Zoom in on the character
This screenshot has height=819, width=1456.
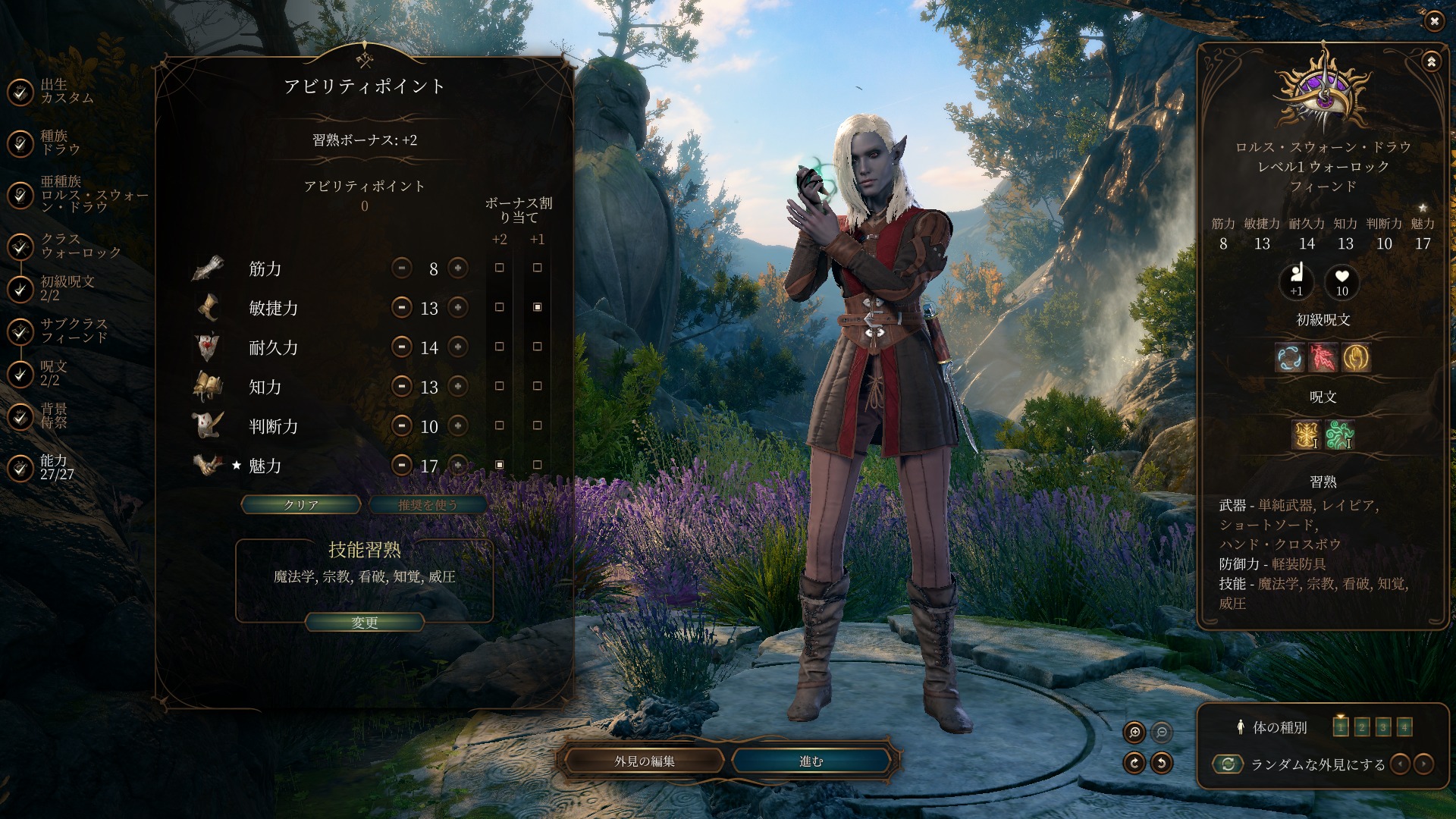pos(1134,732)
